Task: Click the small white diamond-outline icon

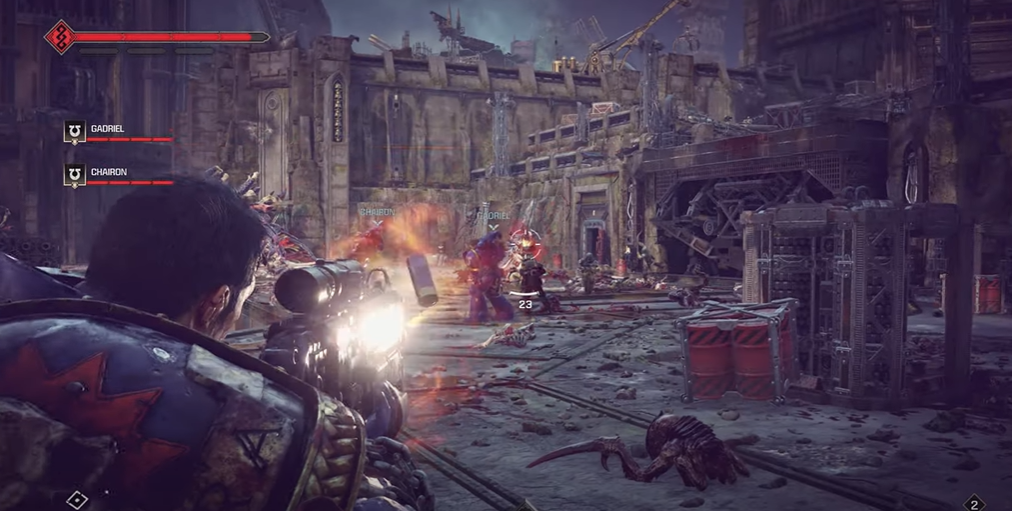Action: (78, 499)
